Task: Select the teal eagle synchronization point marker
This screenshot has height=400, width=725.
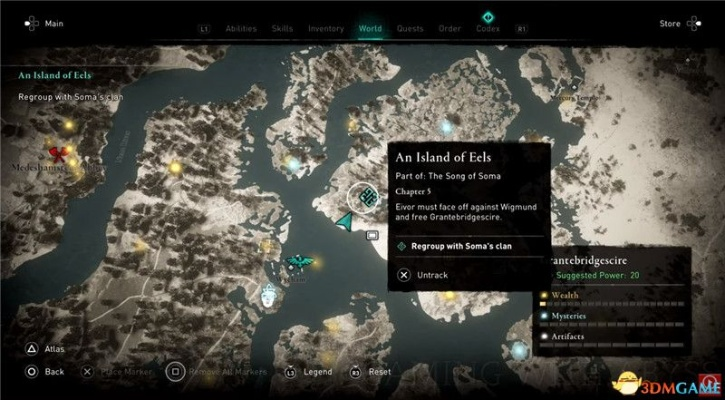Action: pyautogui.click(x=297, y=262)
